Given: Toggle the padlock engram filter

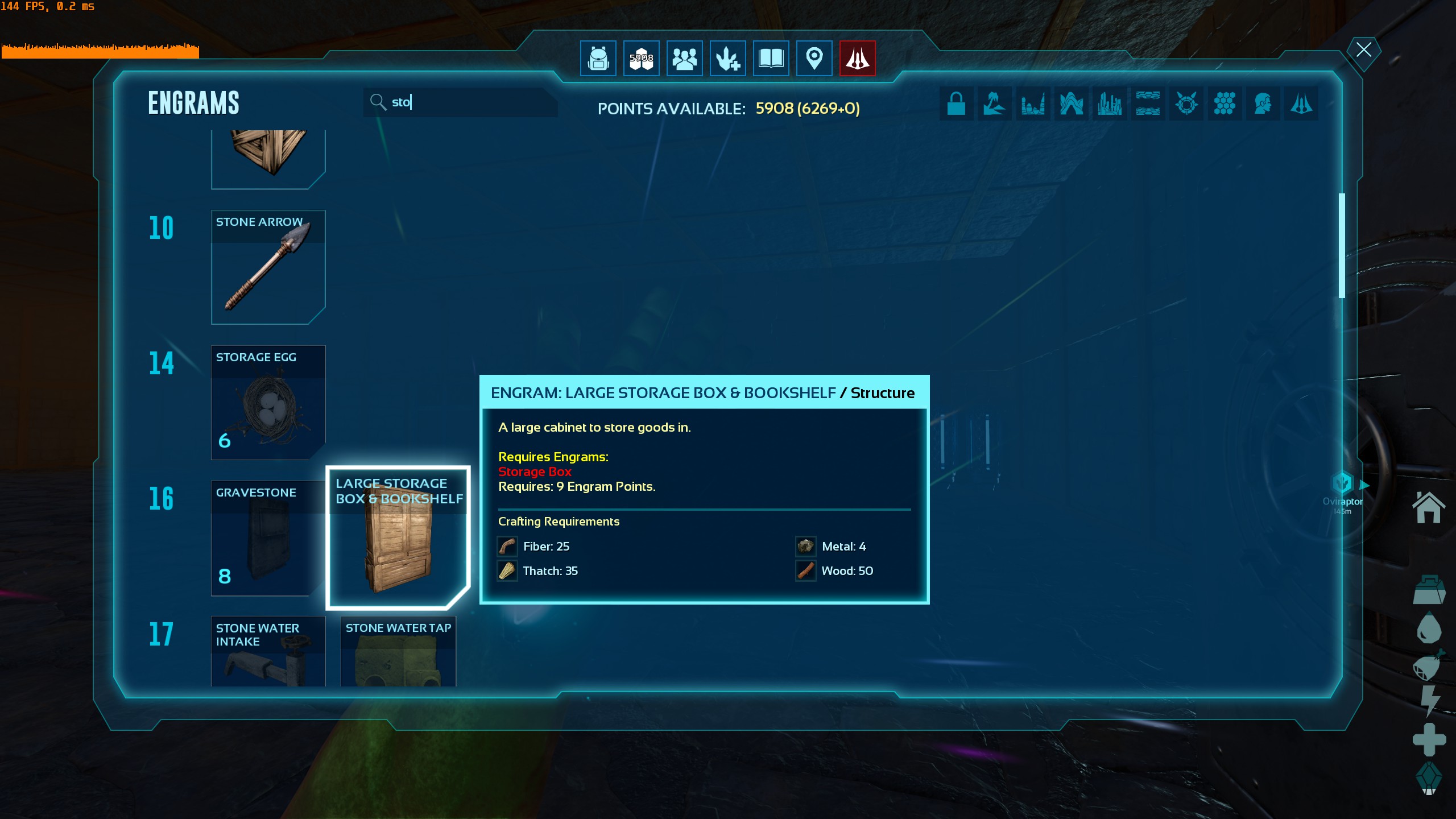Looking at the screenshot, I should coord(956,104).
